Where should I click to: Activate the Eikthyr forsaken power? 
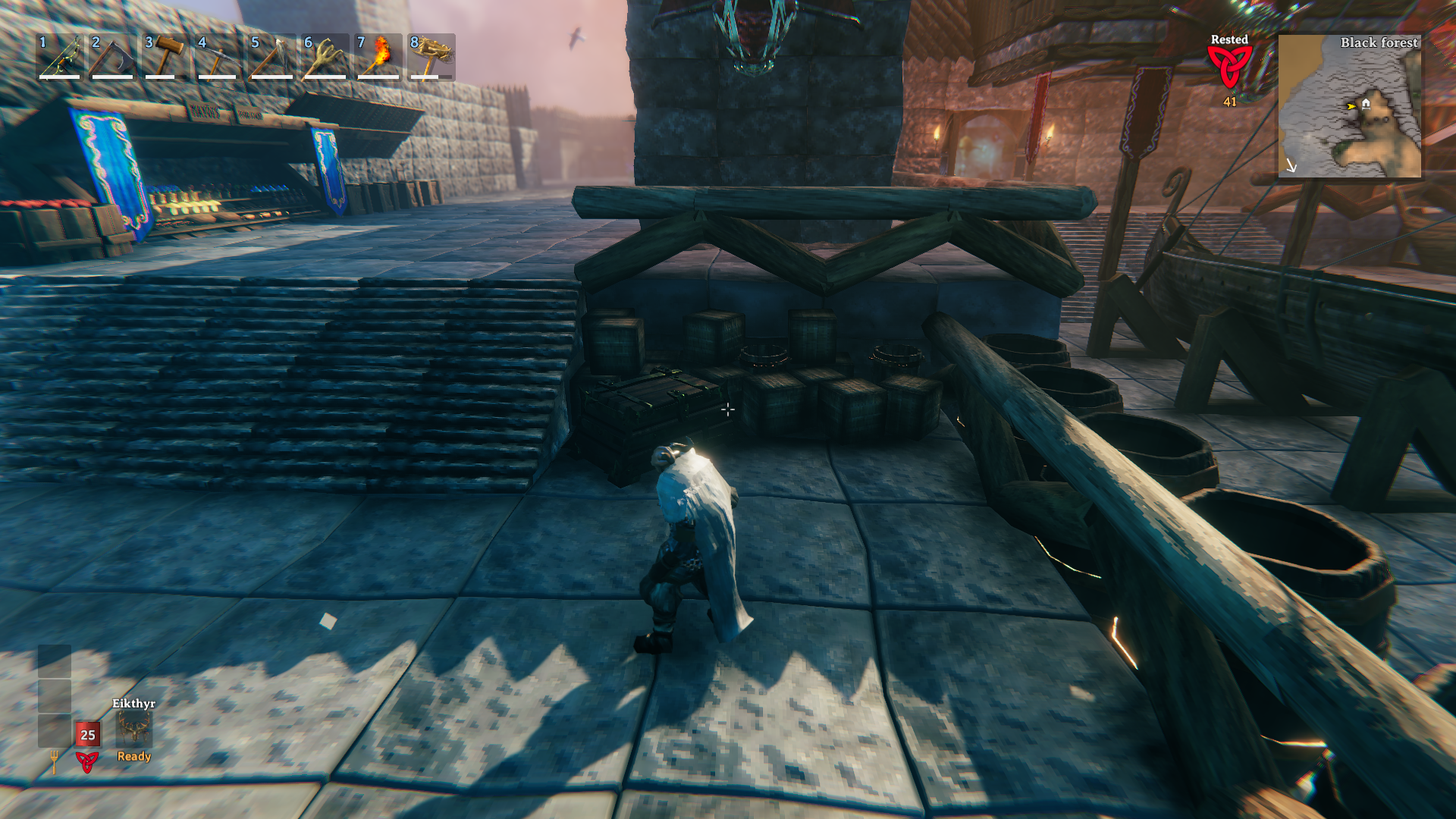click(134, 730)
